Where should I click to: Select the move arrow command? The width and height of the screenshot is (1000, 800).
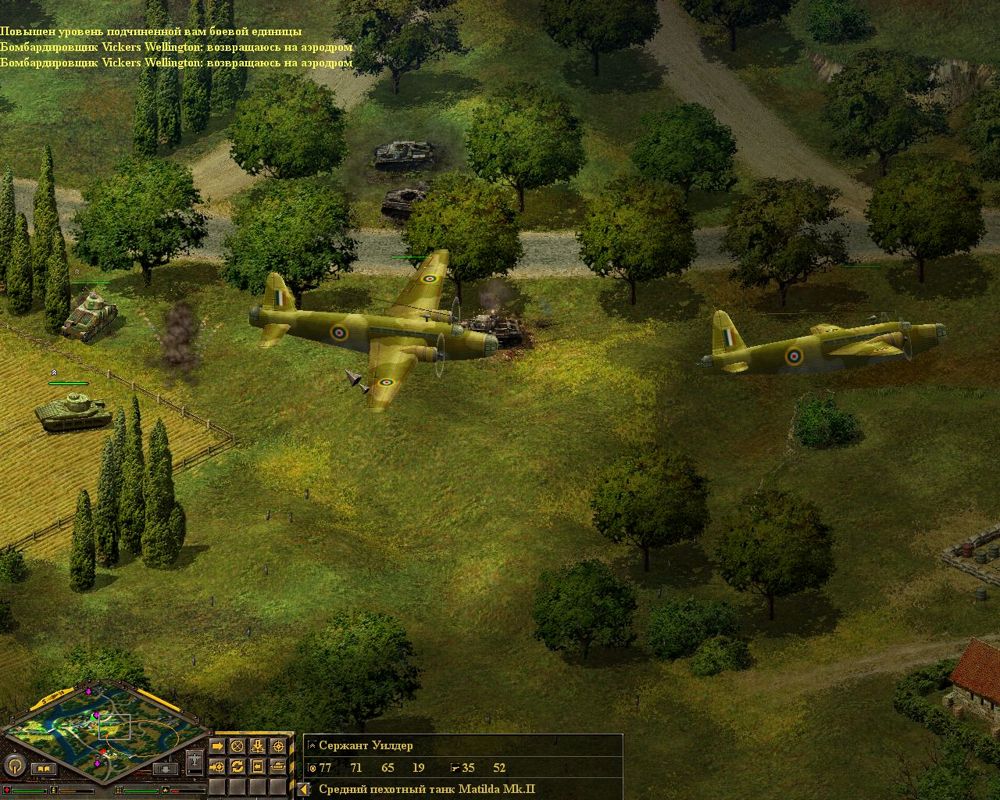coord(217,746)
